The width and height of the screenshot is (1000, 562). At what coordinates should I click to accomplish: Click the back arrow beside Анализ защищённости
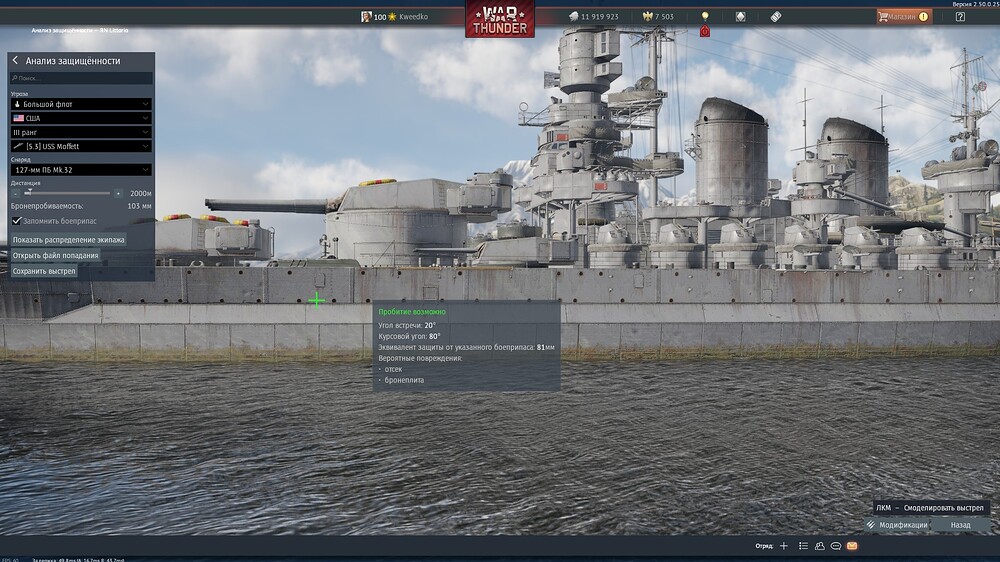click(15, 61)
